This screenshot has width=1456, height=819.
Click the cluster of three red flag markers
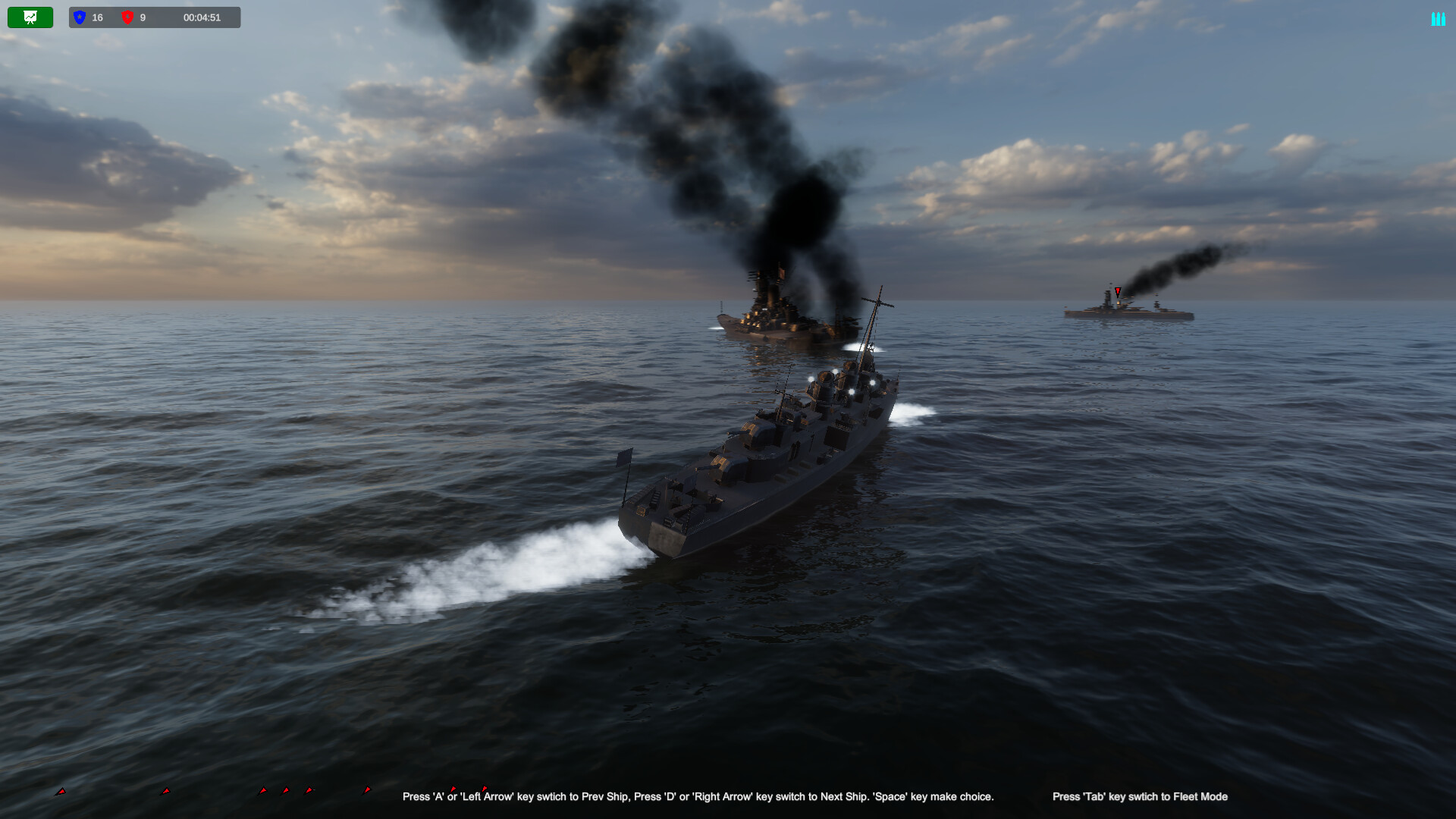tap(286, 791)
